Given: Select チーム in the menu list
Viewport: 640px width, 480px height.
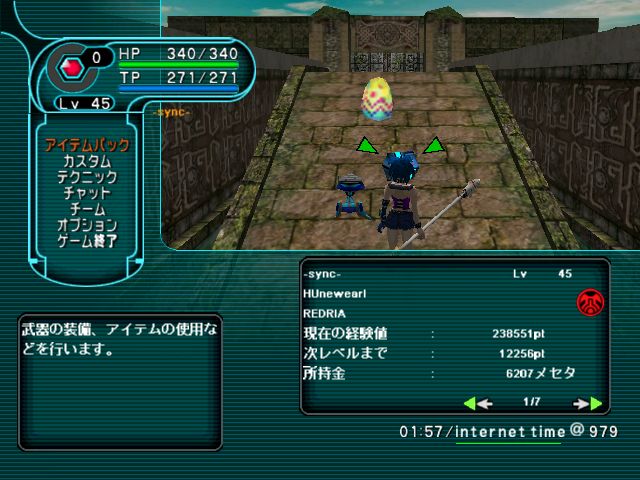Looking at the screenshot, I should 87,209.
